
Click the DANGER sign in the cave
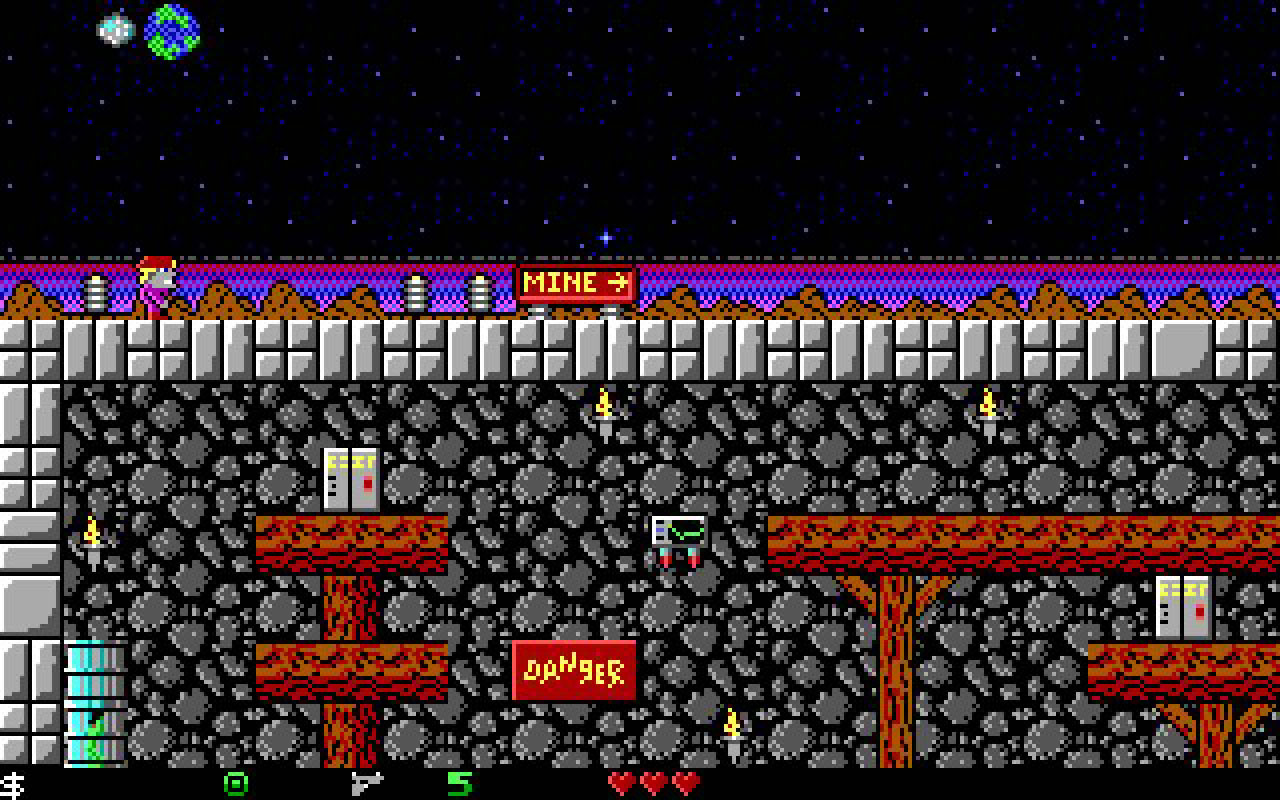point(573,669)
